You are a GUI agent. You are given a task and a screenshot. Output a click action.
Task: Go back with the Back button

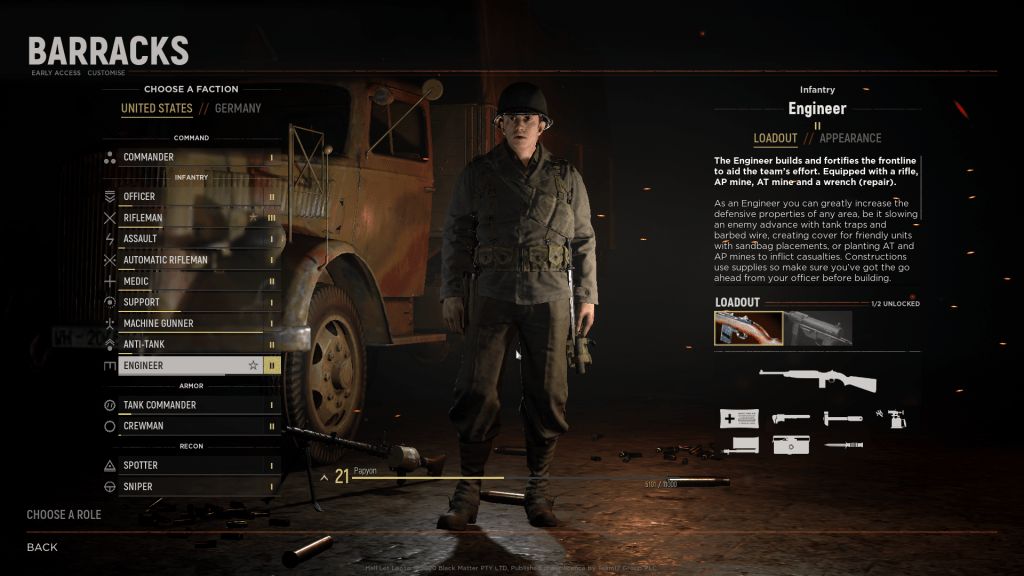click(42, 547)
